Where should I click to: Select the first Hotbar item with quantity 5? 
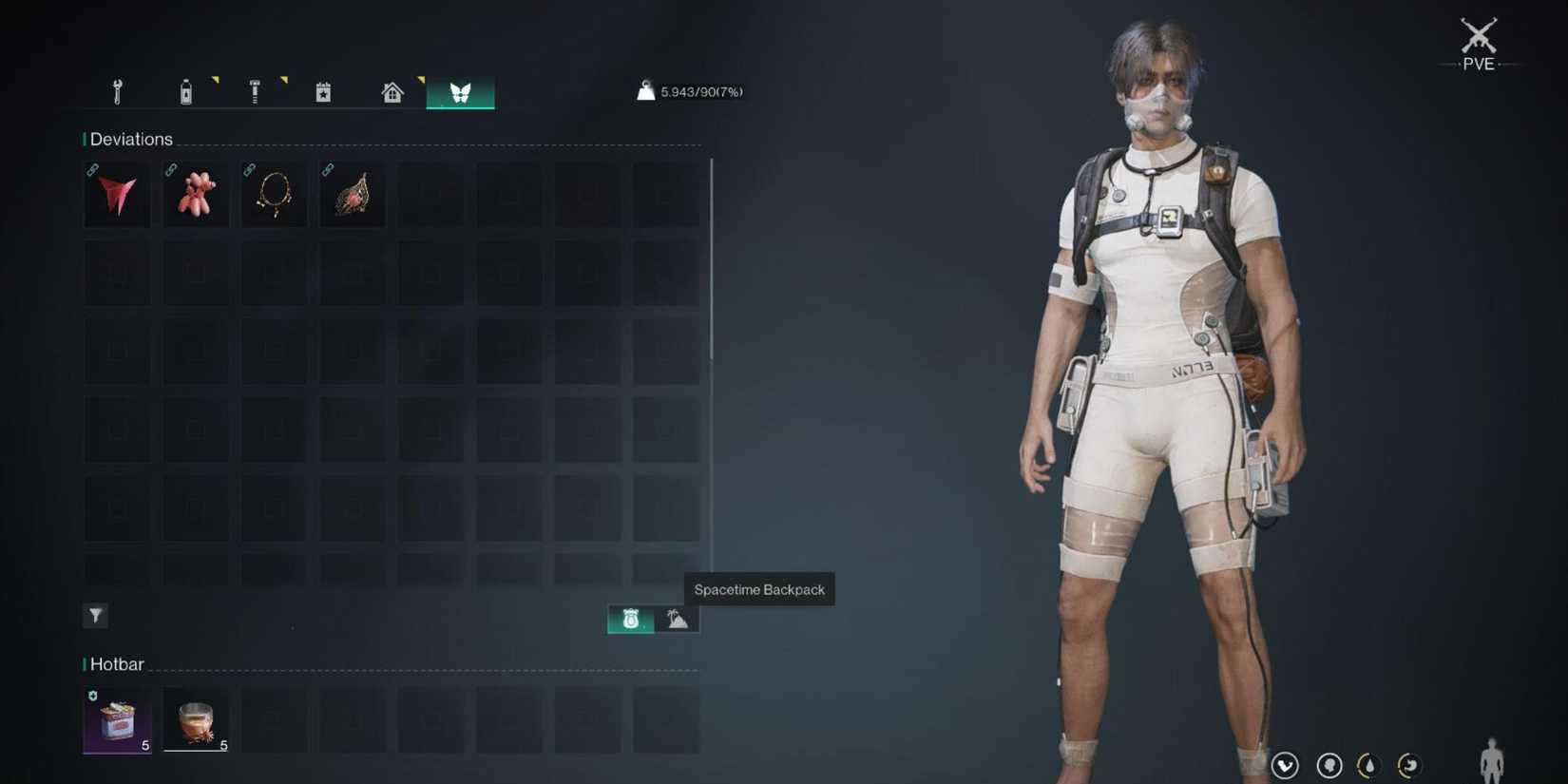116,718
